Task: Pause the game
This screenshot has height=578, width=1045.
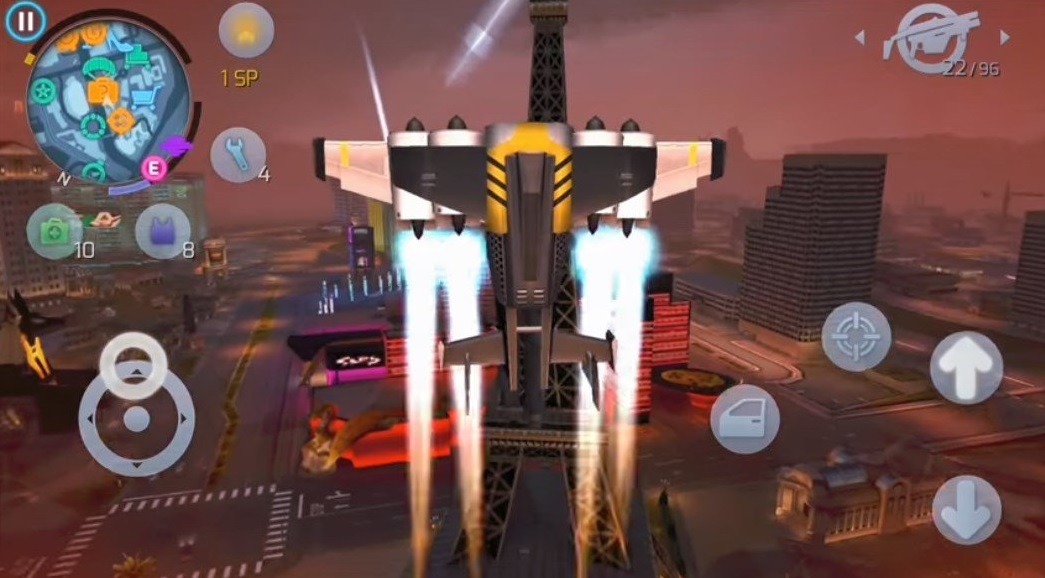Action: (25, 20)
